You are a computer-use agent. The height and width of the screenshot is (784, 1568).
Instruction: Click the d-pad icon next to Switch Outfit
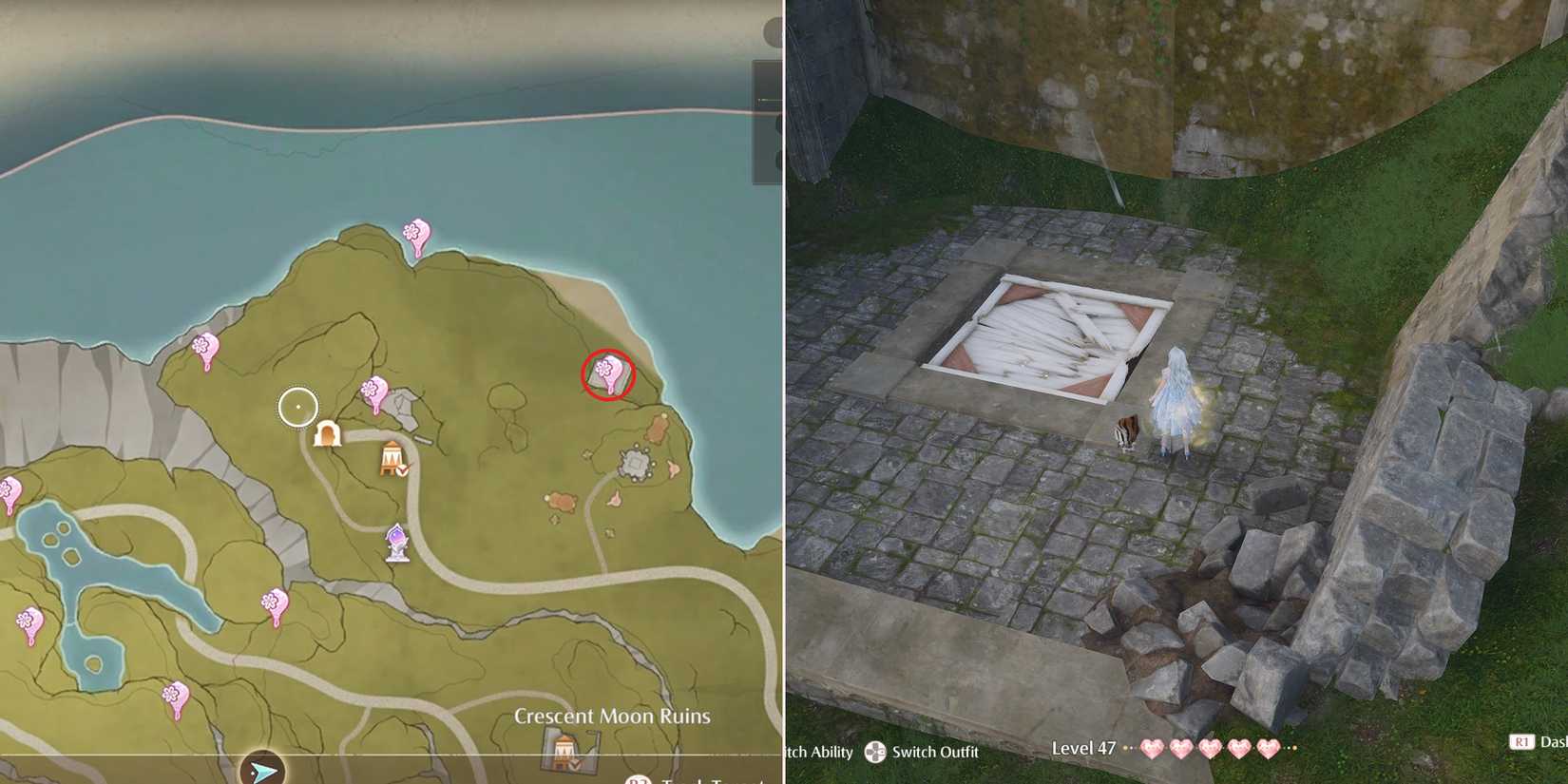(875, 752)
